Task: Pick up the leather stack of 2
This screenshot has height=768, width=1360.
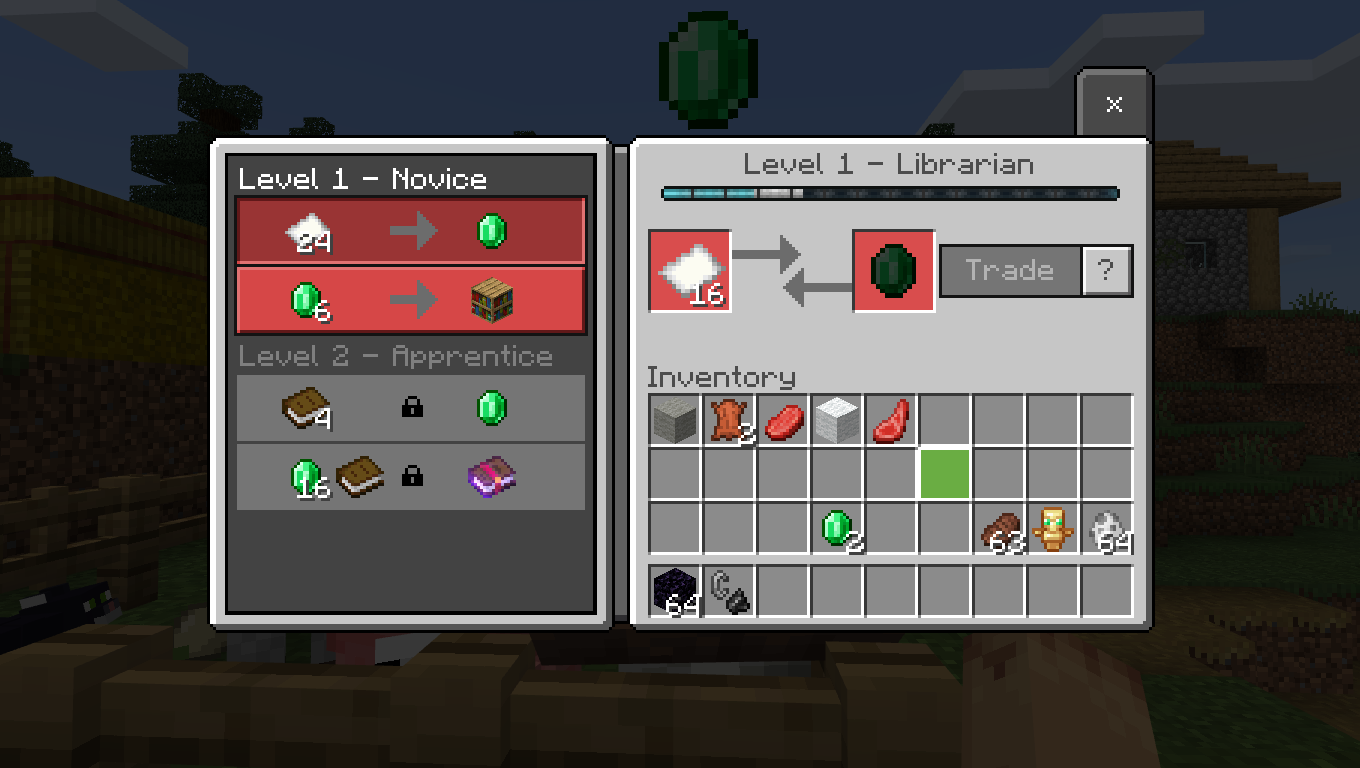Action: click(729, 420)
